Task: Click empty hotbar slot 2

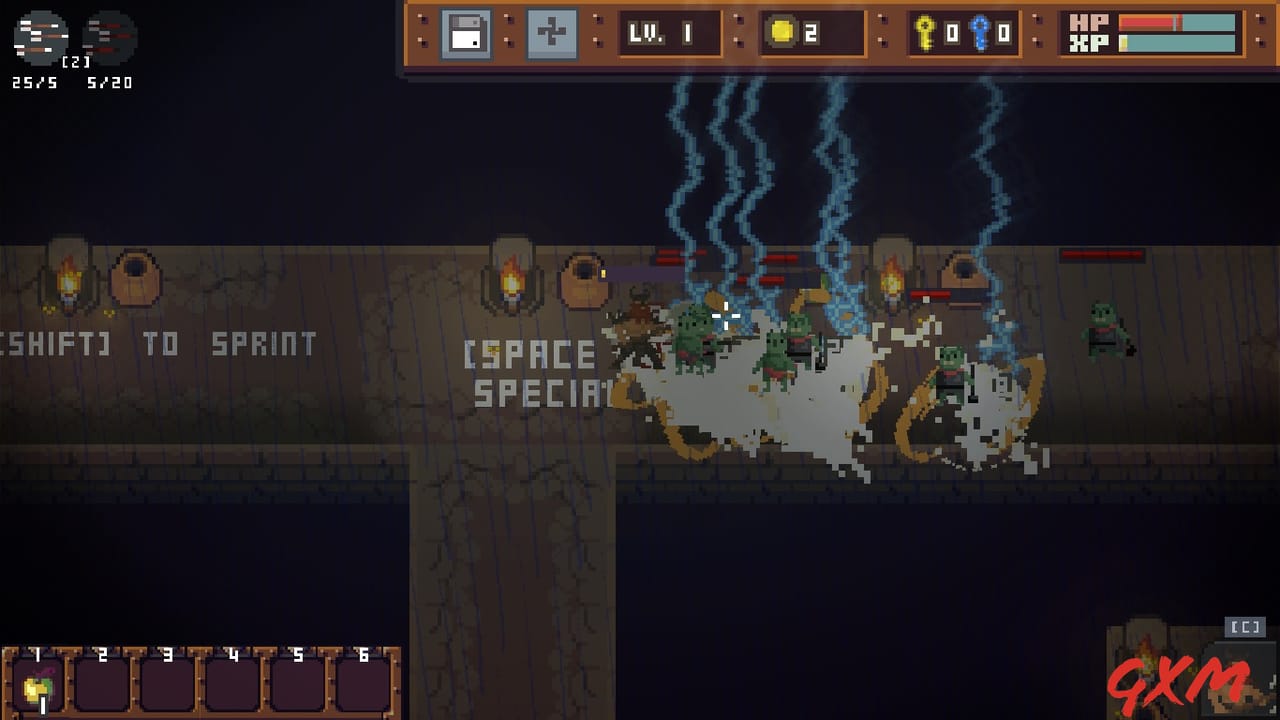Action: (x=100, y=685)
